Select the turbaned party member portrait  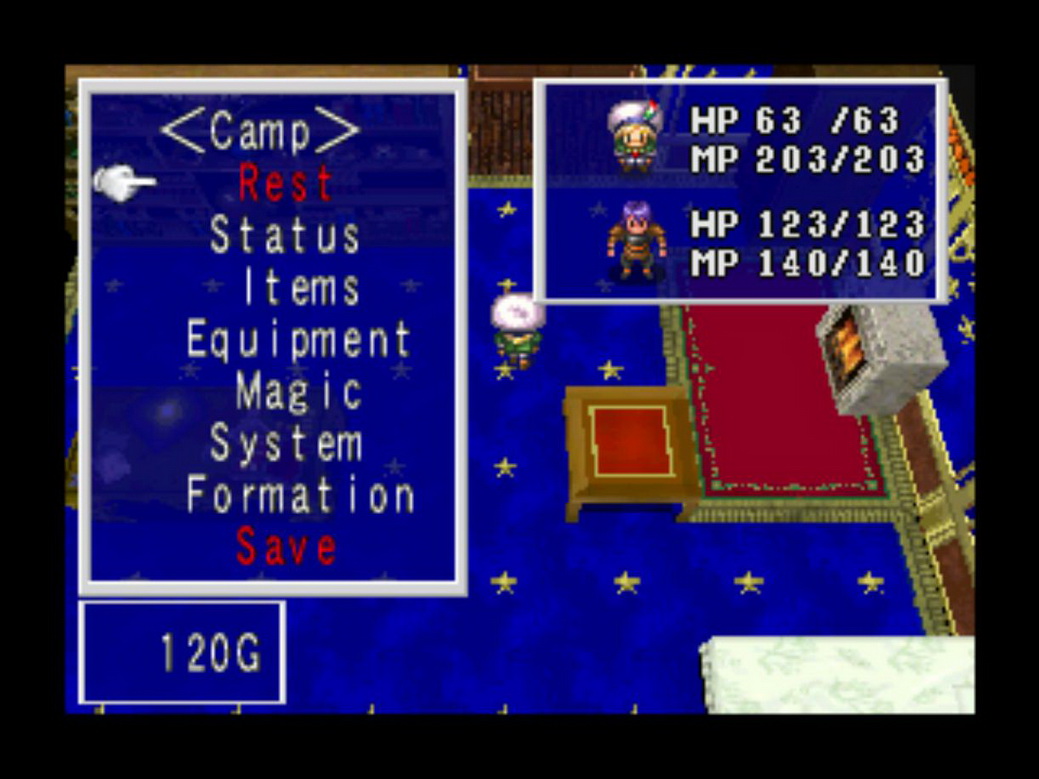tap(633, 138)
